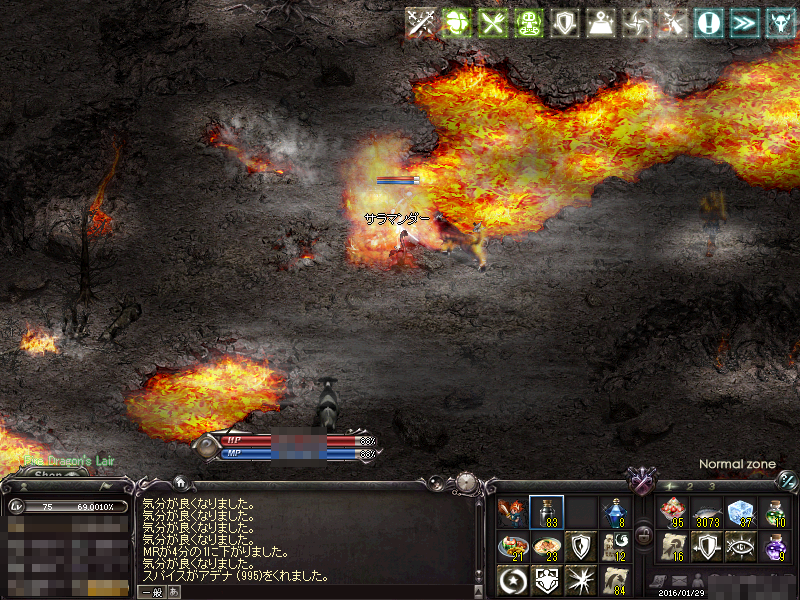Select the green four-leaf clover icon
Image resolution: width=800 pixels, height=600 pixels.
(x=456, y=22)
